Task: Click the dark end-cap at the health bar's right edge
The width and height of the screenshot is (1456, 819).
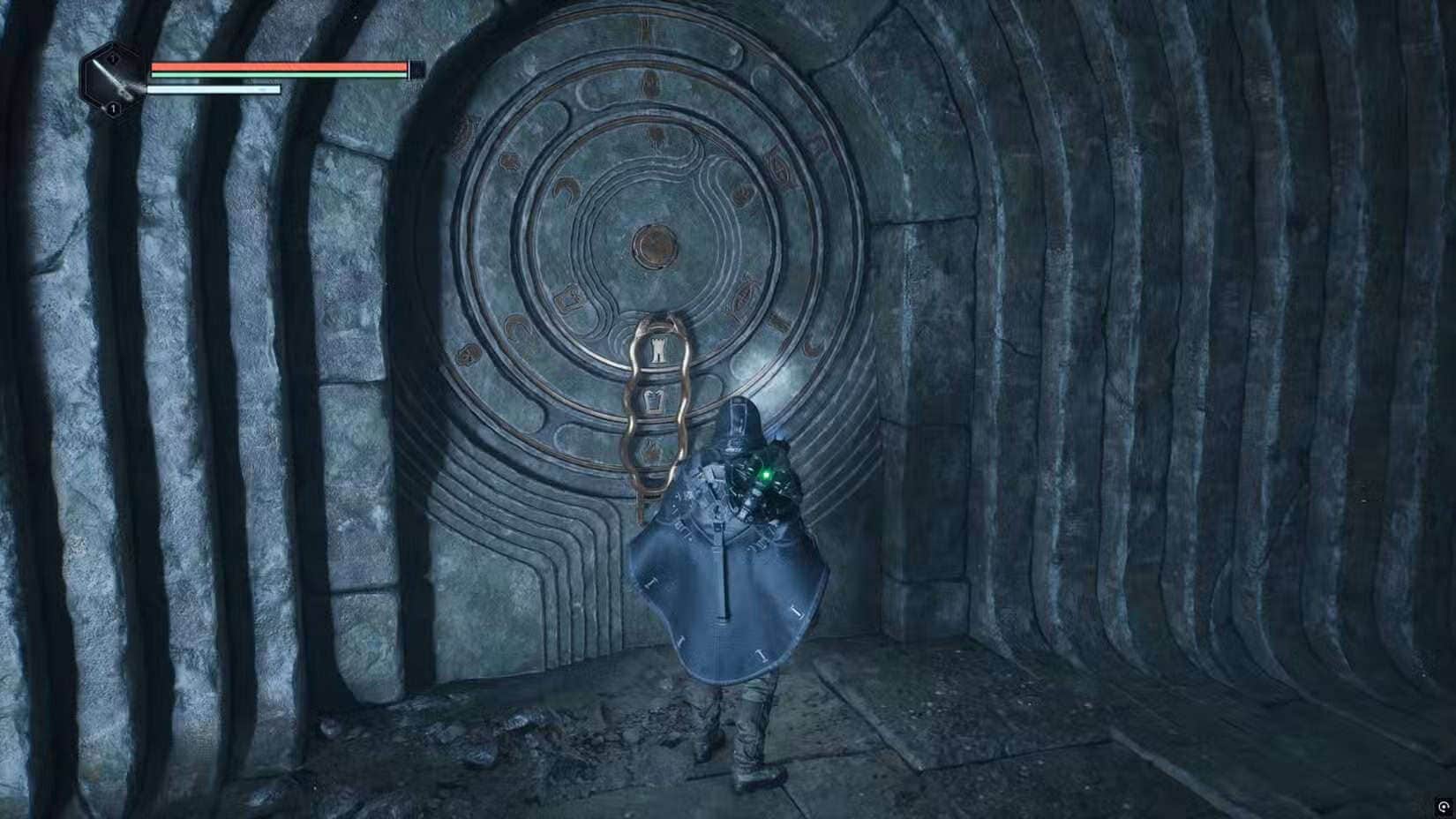Action: click(417, 69)
